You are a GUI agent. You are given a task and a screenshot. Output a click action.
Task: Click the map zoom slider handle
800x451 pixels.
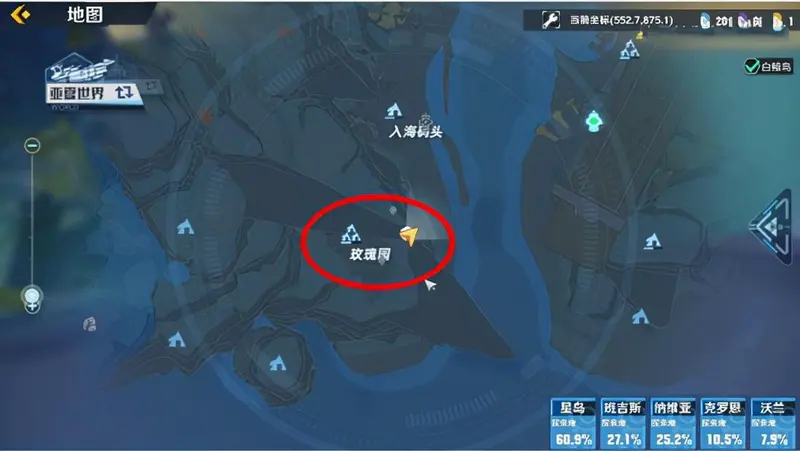[33, 296]
